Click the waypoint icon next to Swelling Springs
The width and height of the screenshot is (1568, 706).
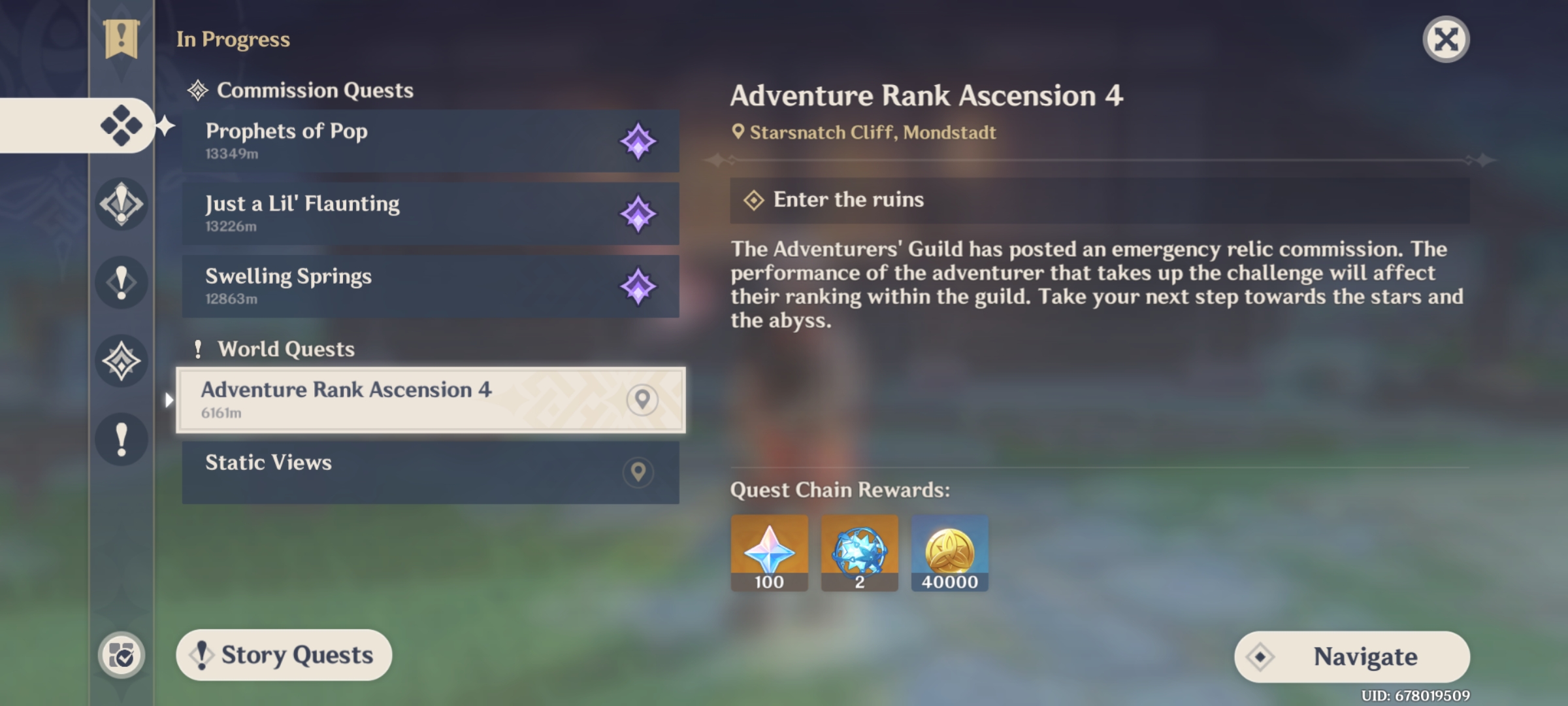[638, 286]
